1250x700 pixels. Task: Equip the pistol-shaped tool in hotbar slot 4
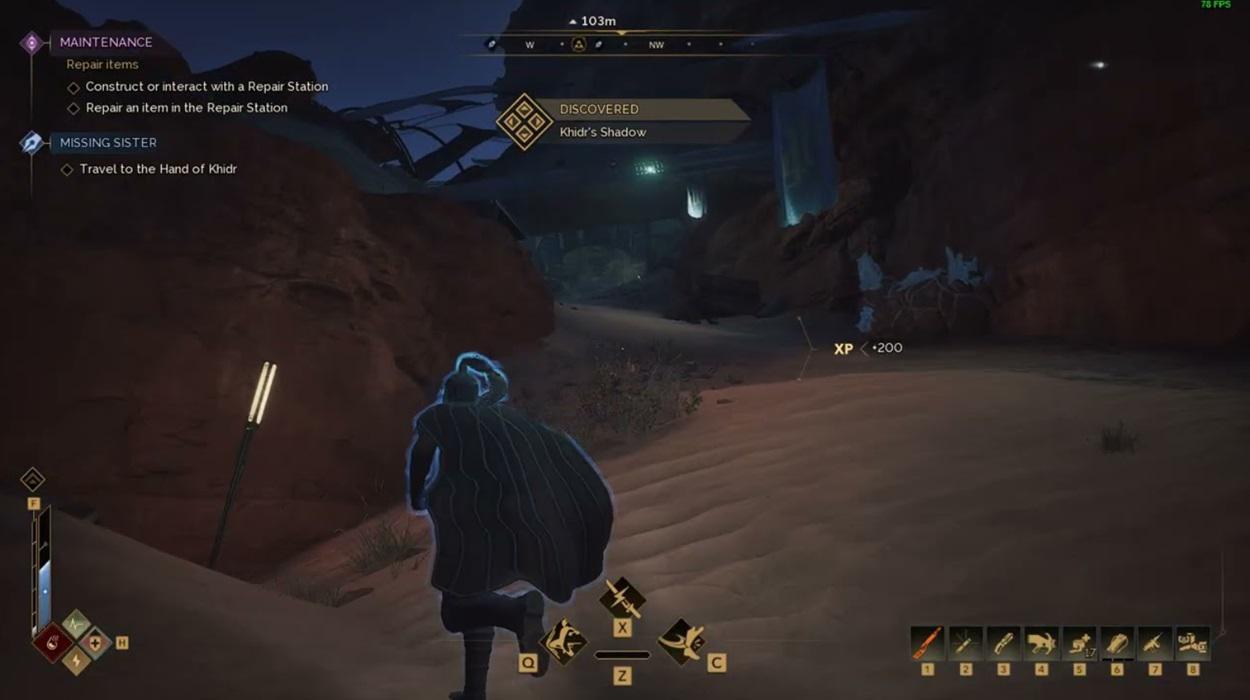pos(1041,642)
